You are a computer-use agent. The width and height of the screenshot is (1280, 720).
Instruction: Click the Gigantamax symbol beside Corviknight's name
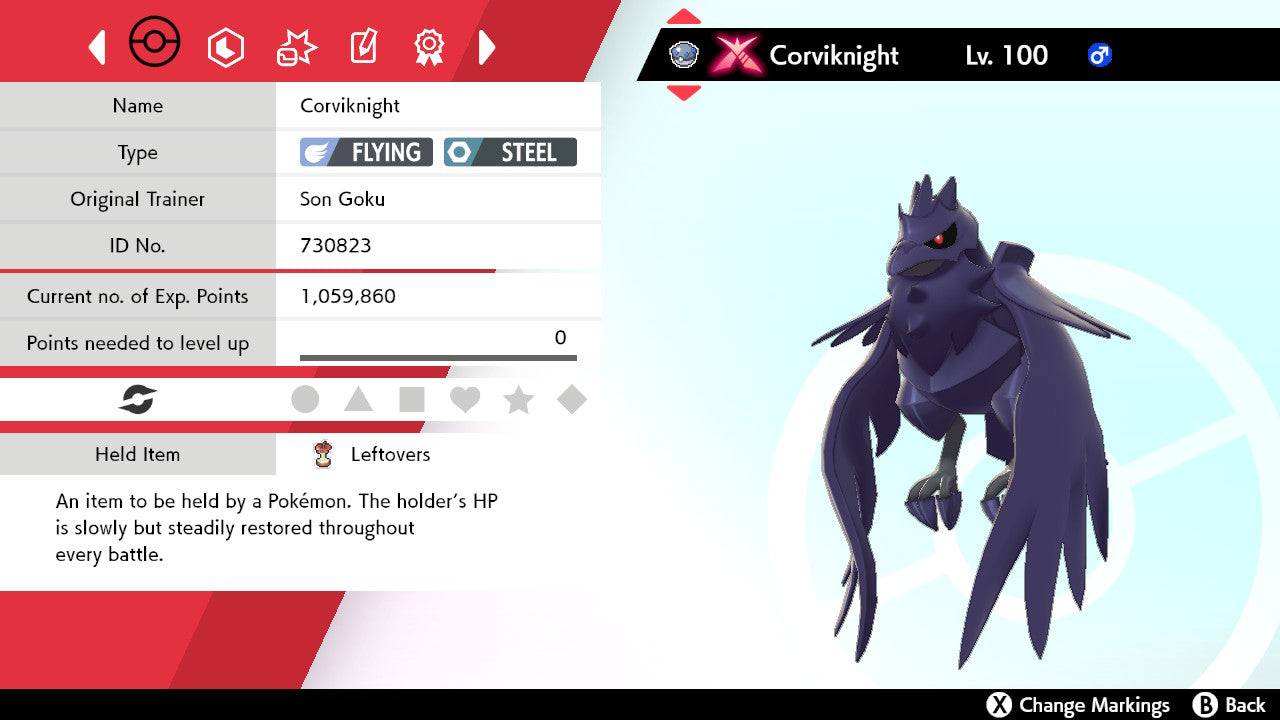coord(736,56)
